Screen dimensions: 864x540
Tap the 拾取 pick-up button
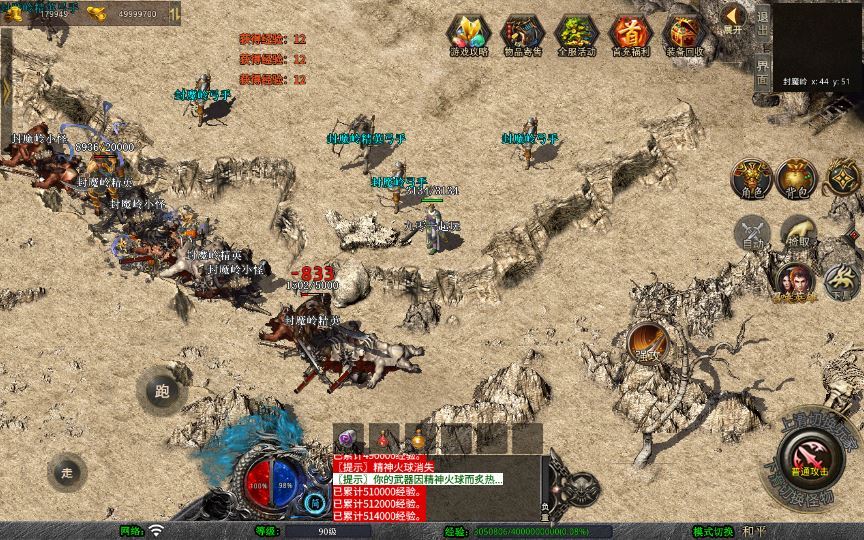pos(798,234)
